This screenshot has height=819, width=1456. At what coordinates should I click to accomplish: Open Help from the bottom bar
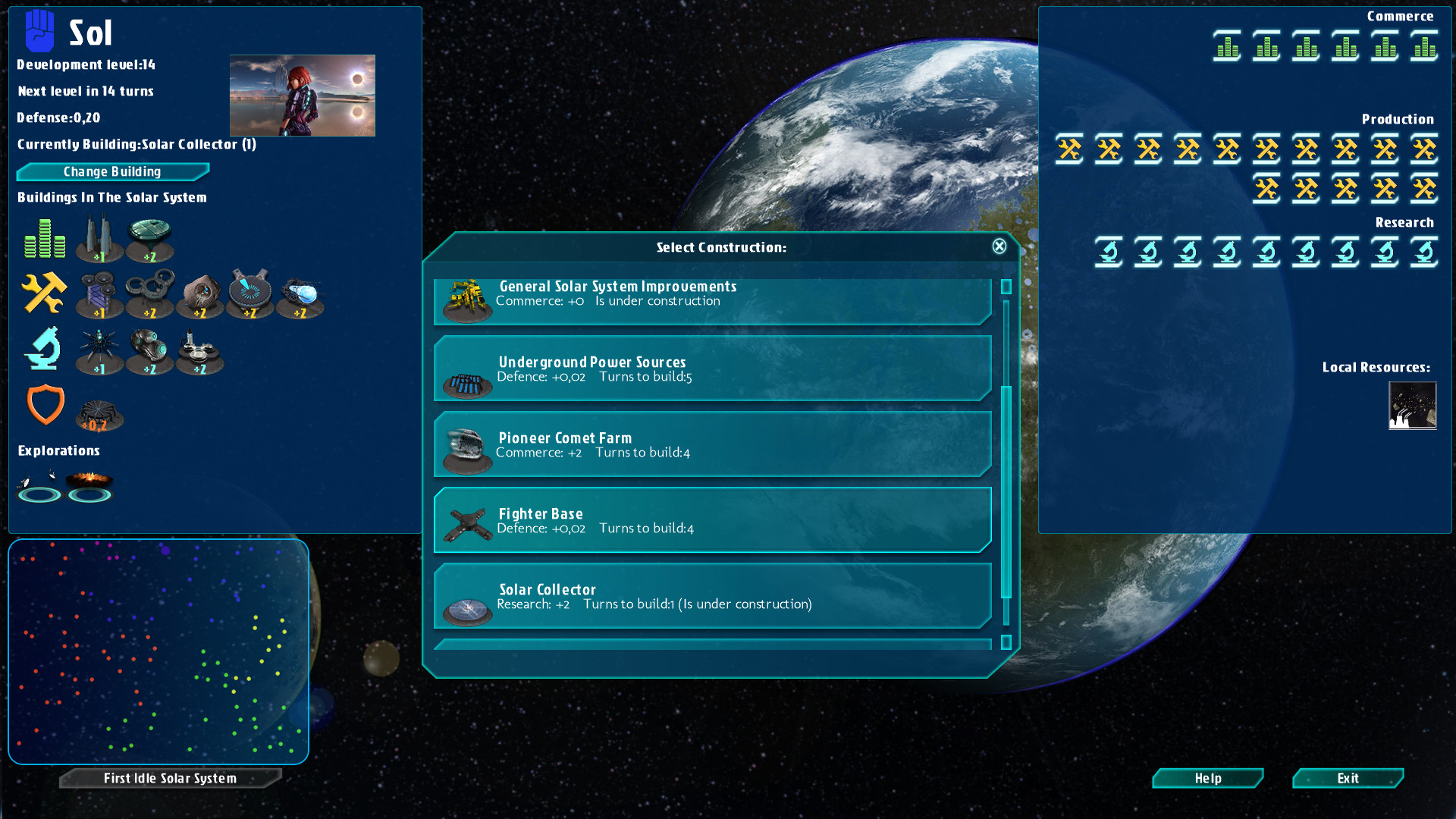point(1207,778)
